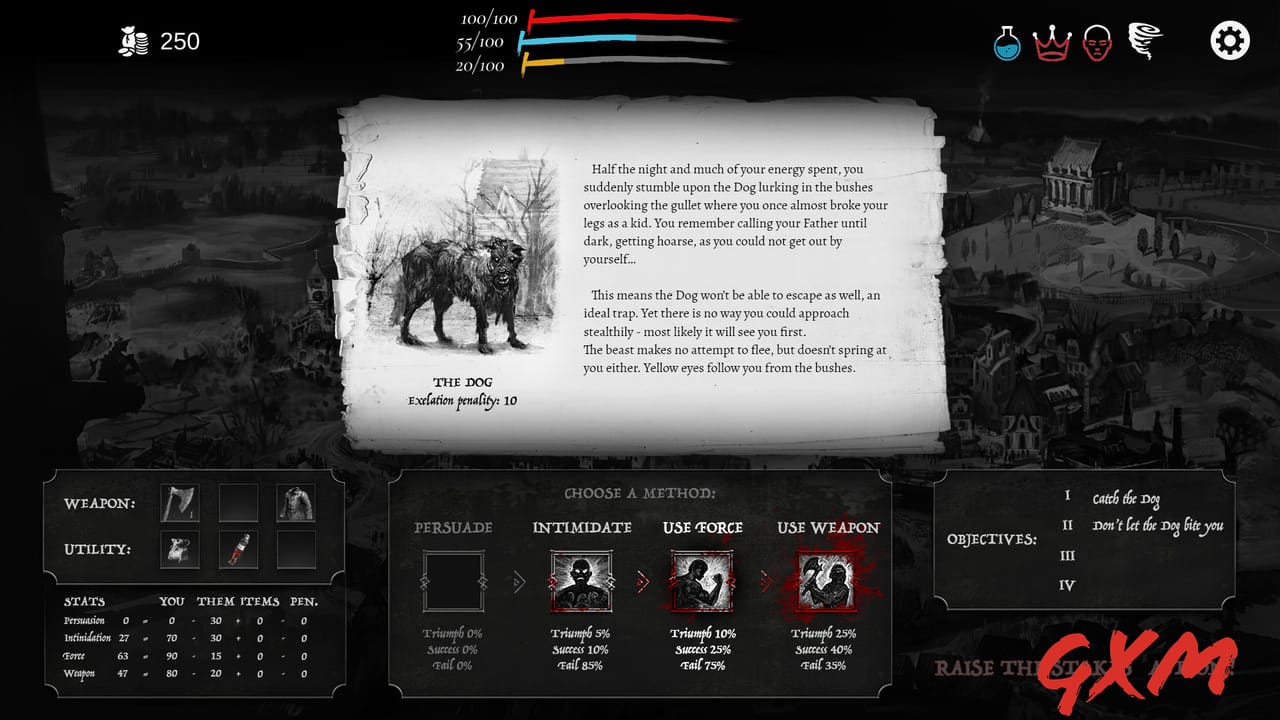The height and width of the screenshot is (720, 1280).
Task: Choose the Use Weapon attack icon
Action: 828,580
